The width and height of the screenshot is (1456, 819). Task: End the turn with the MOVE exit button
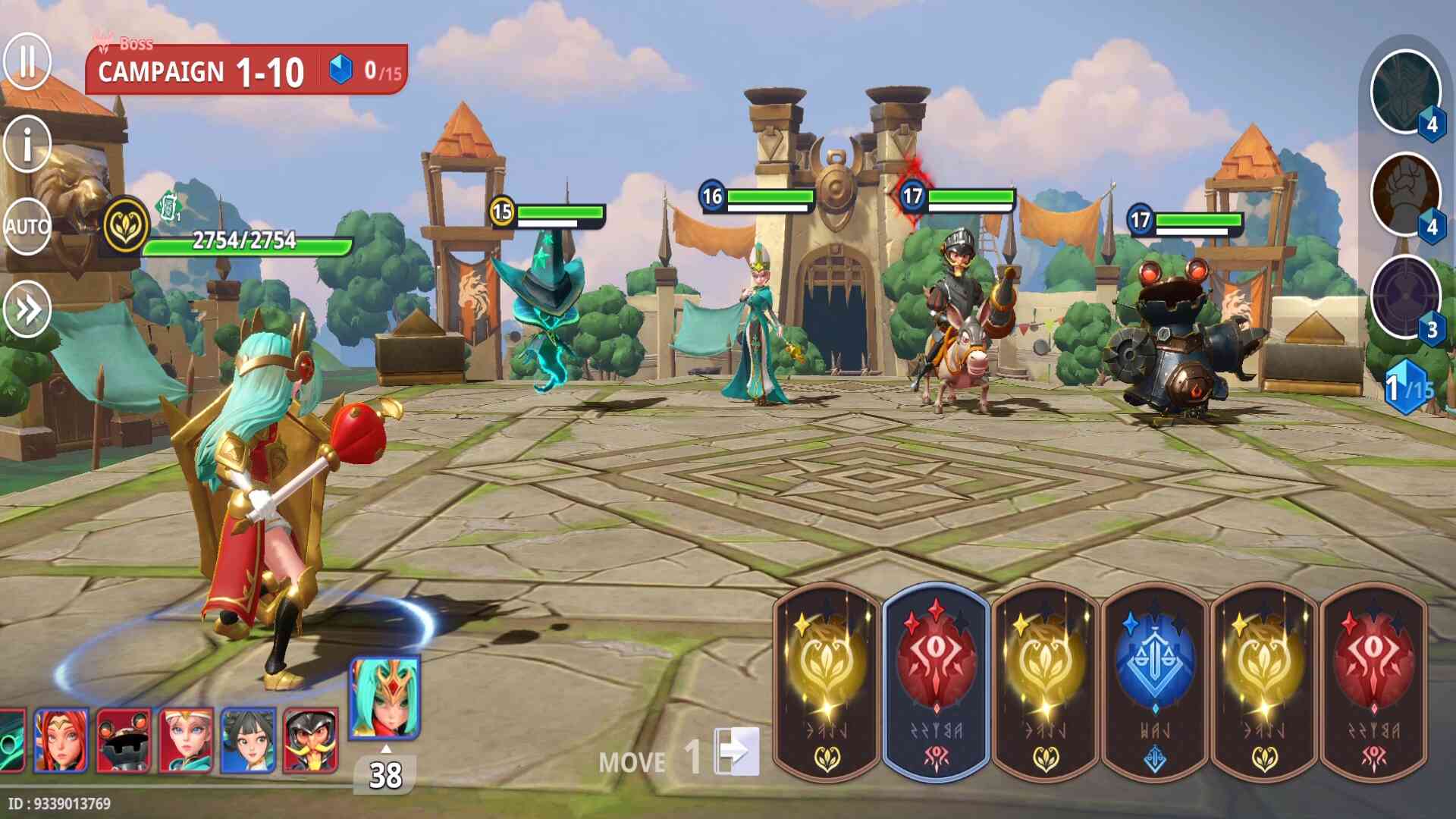coord(736,752)
